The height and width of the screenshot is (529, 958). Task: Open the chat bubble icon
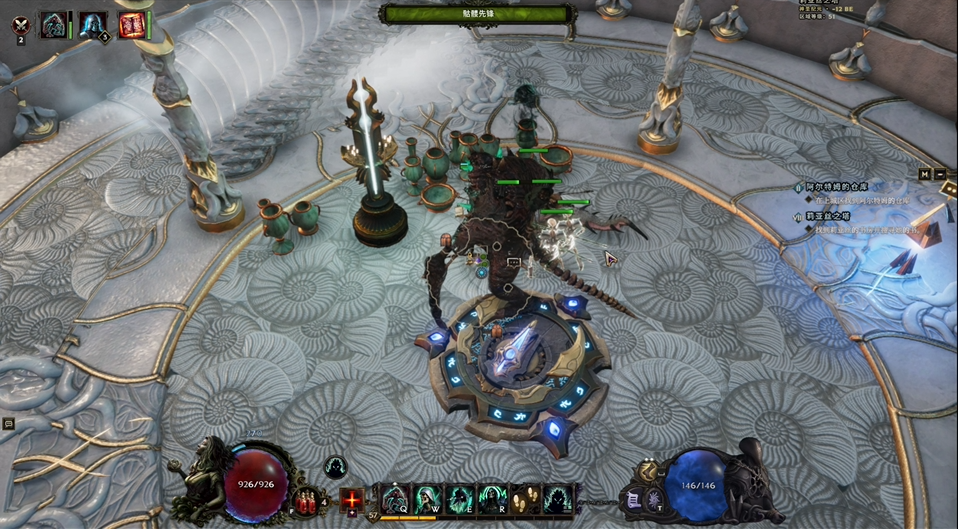pos(8,424)
